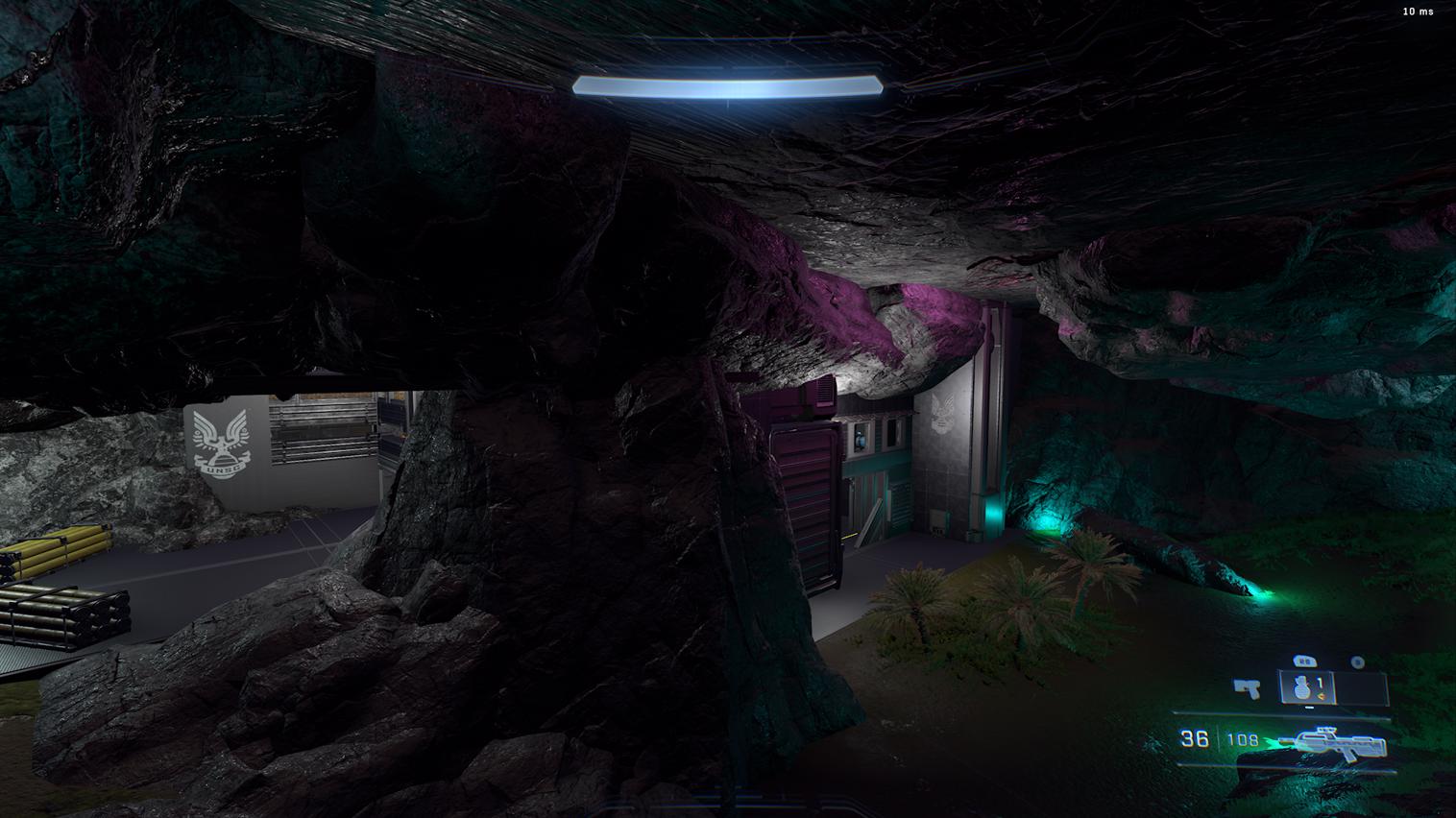Expand the empty second equipment slot
The width and height of the screenshot is (1456, 818).
click(1360, 686)
